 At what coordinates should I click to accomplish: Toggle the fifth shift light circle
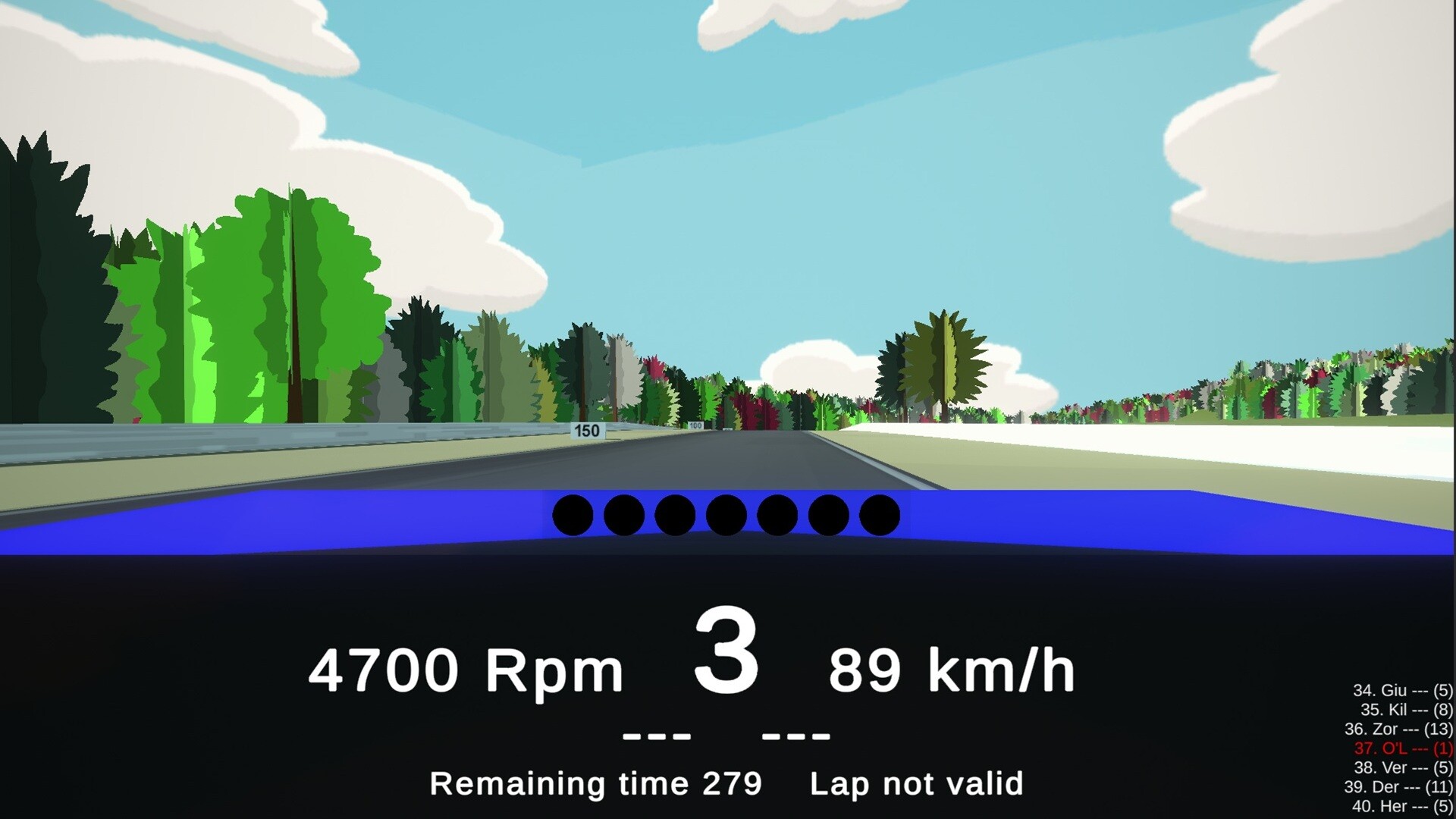click(x=778, y=516)
